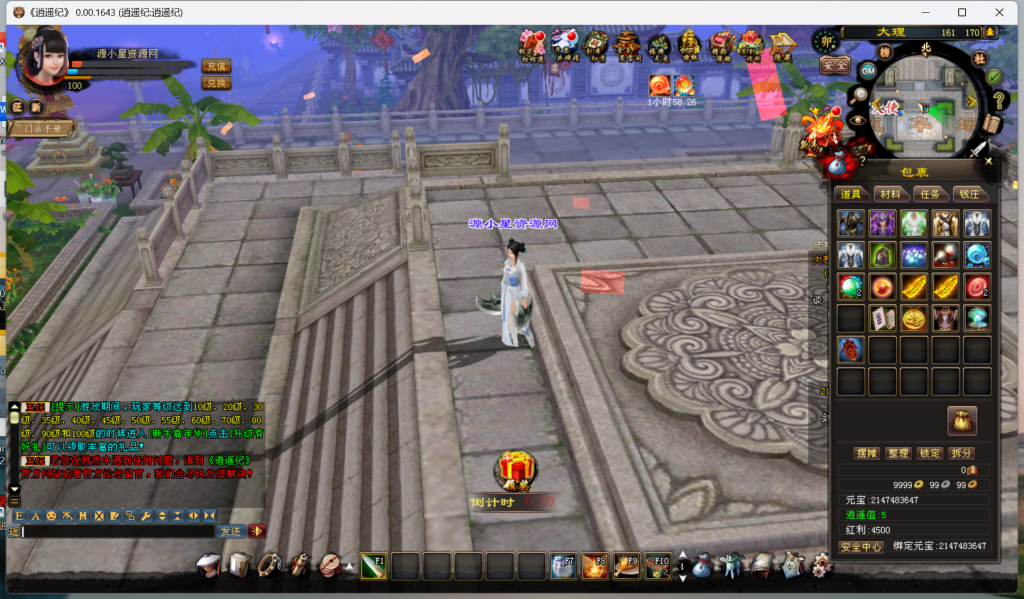The width and height of the screenshot is (1024, 599).
Task: Activate the F1 sword skill slot
Action: point(373,566)
